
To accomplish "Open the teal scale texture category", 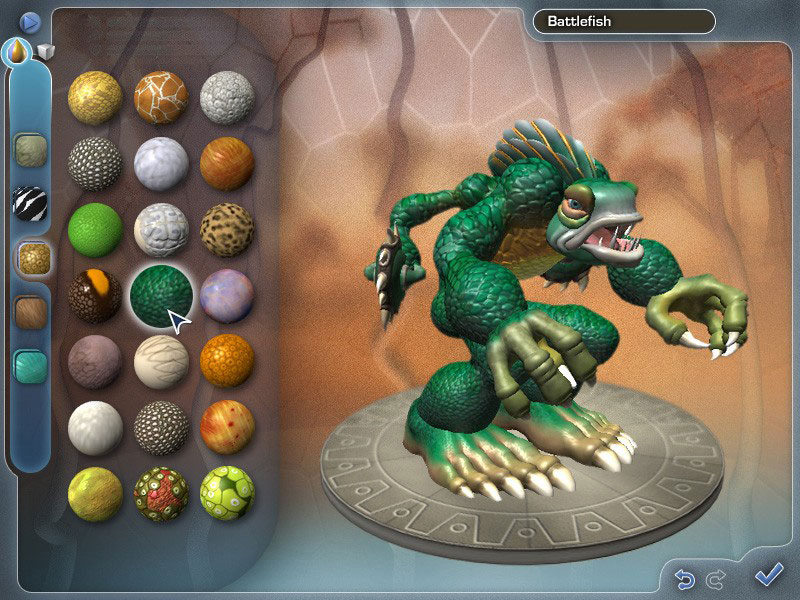I will click(x=31, y=366).
